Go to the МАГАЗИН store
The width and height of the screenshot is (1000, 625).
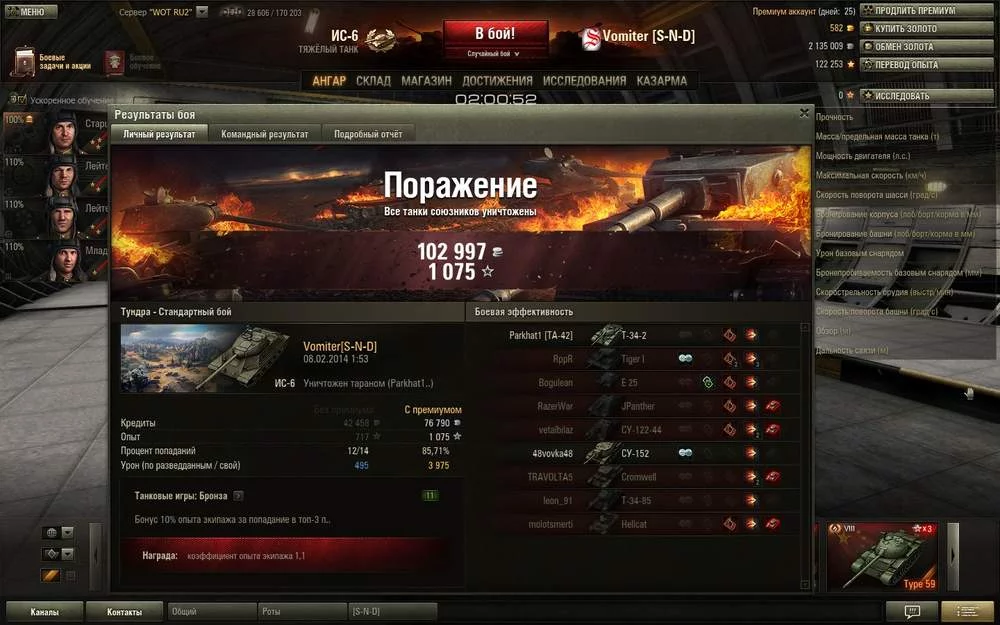pos(427,81)
